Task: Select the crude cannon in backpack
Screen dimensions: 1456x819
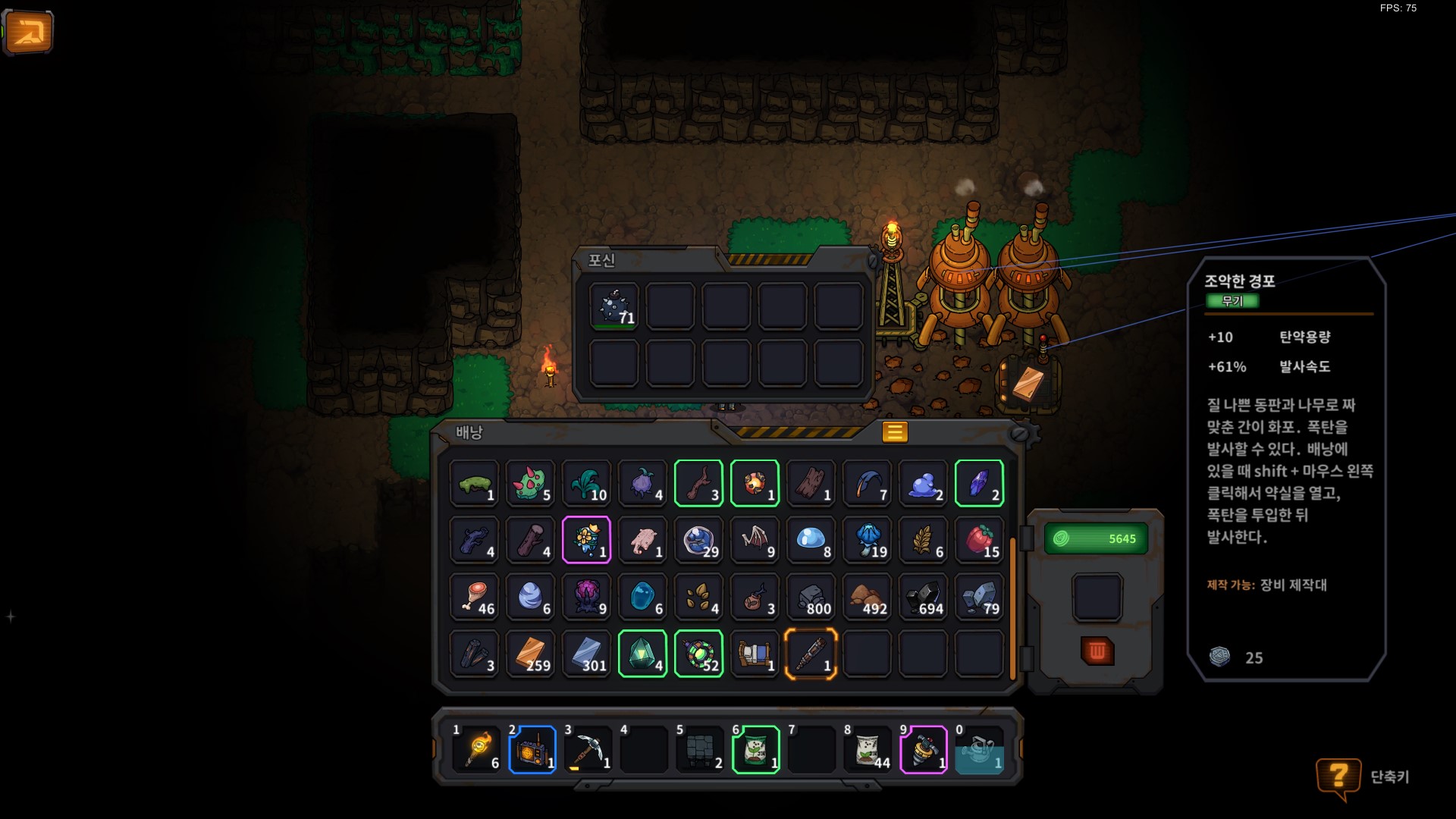Action: pyautogui.click(x=810, y=654)
